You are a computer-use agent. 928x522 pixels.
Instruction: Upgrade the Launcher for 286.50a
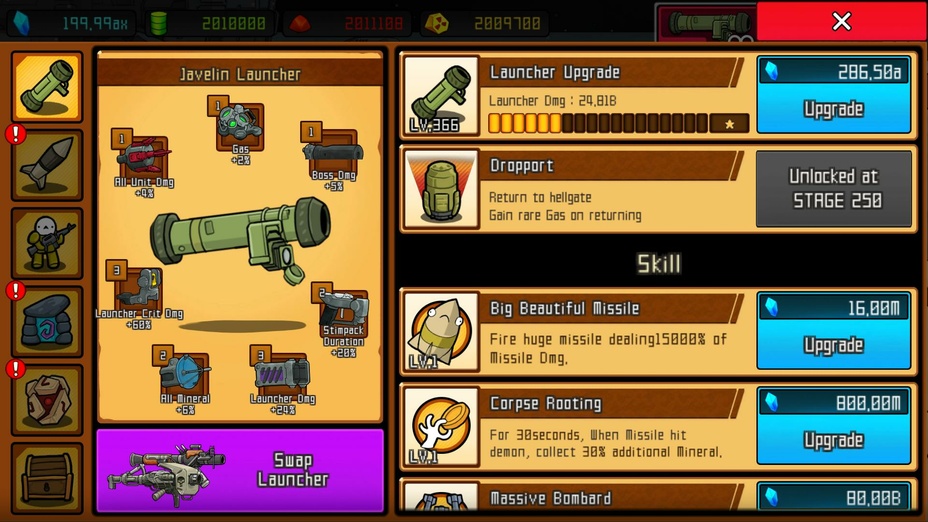pos(833,95)
